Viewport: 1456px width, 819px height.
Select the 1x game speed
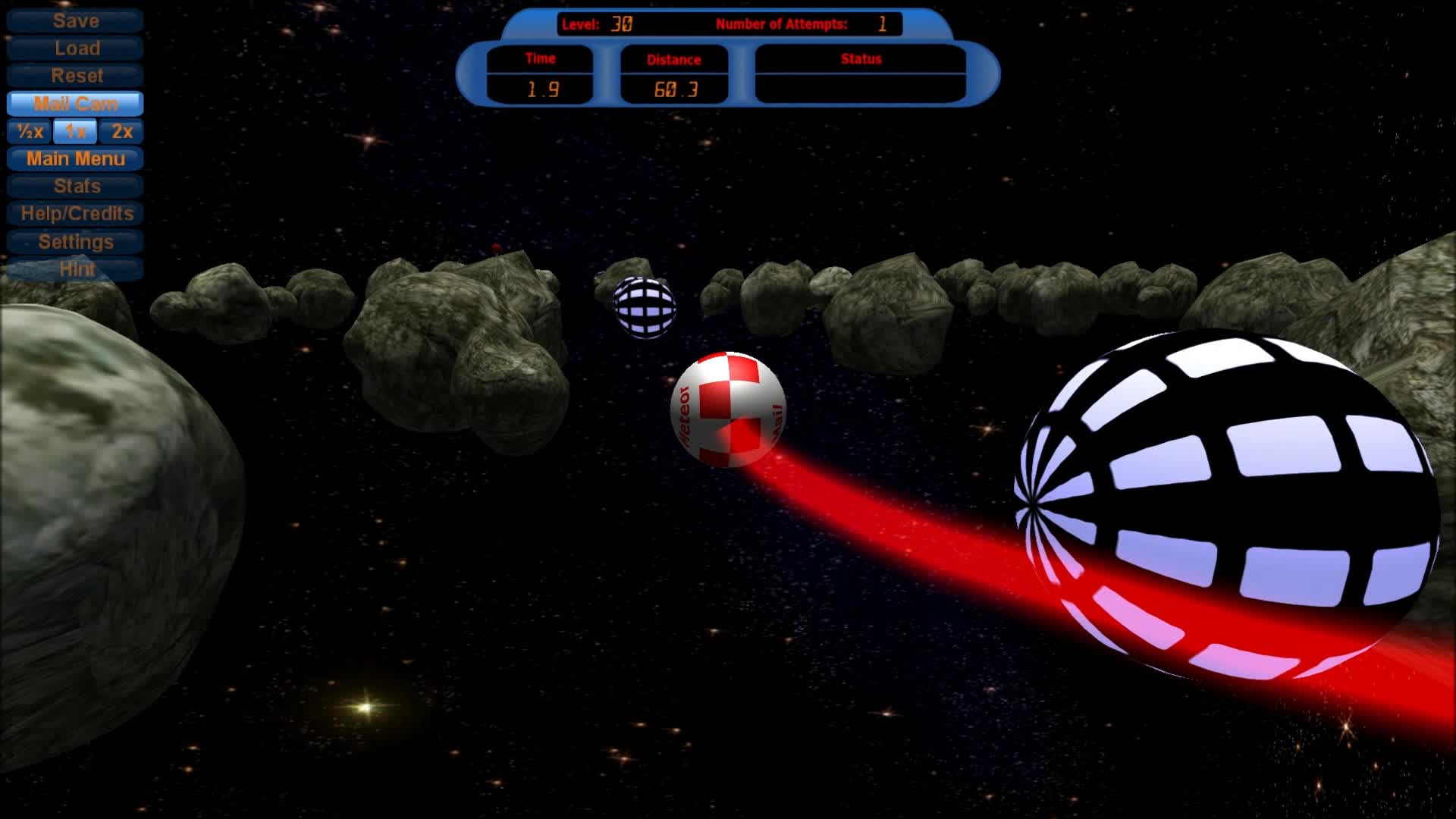[x=74, y=131]
